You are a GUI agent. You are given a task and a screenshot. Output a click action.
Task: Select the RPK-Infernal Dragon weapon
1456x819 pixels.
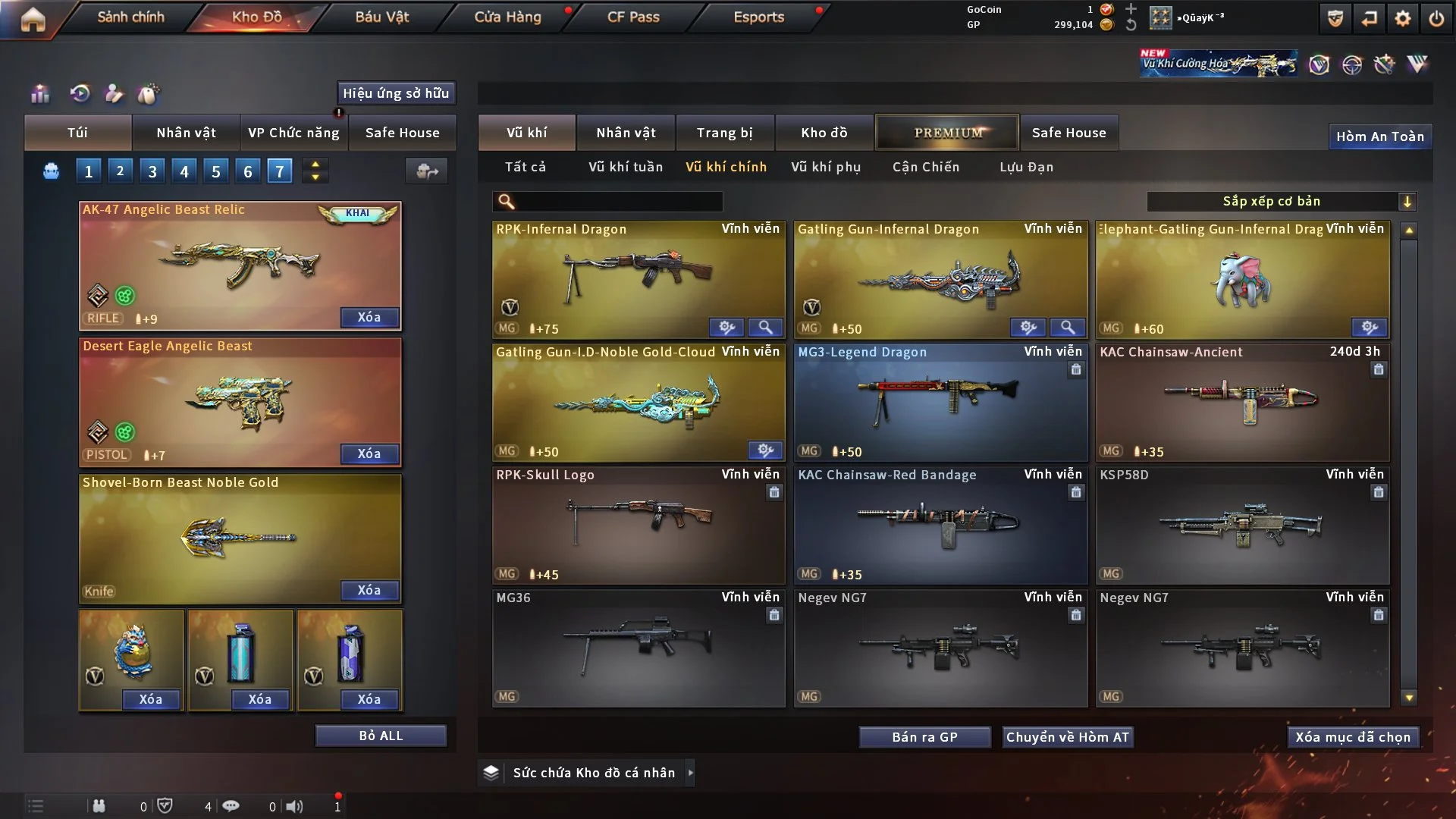pyautogui.click(x=638, y=278)
